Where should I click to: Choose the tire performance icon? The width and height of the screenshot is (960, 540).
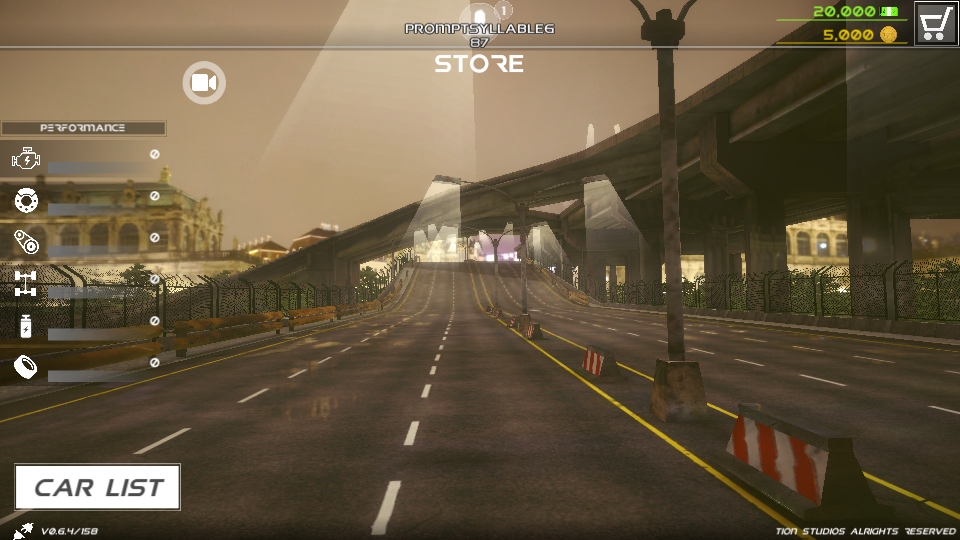click(25, 200)
